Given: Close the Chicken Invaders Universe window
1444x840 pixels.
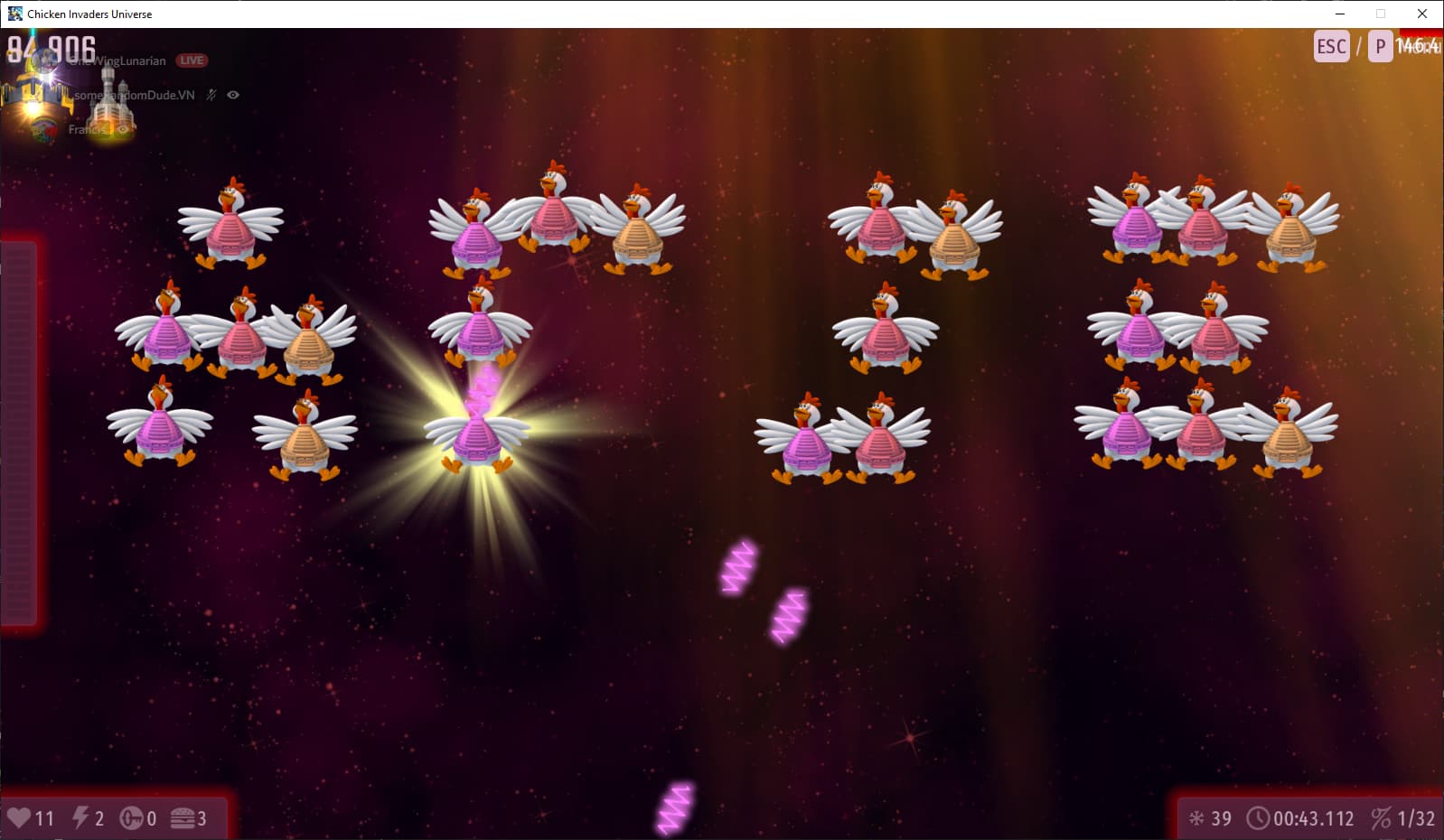Looking at the screenshot, I should [x=1421, y=14].
